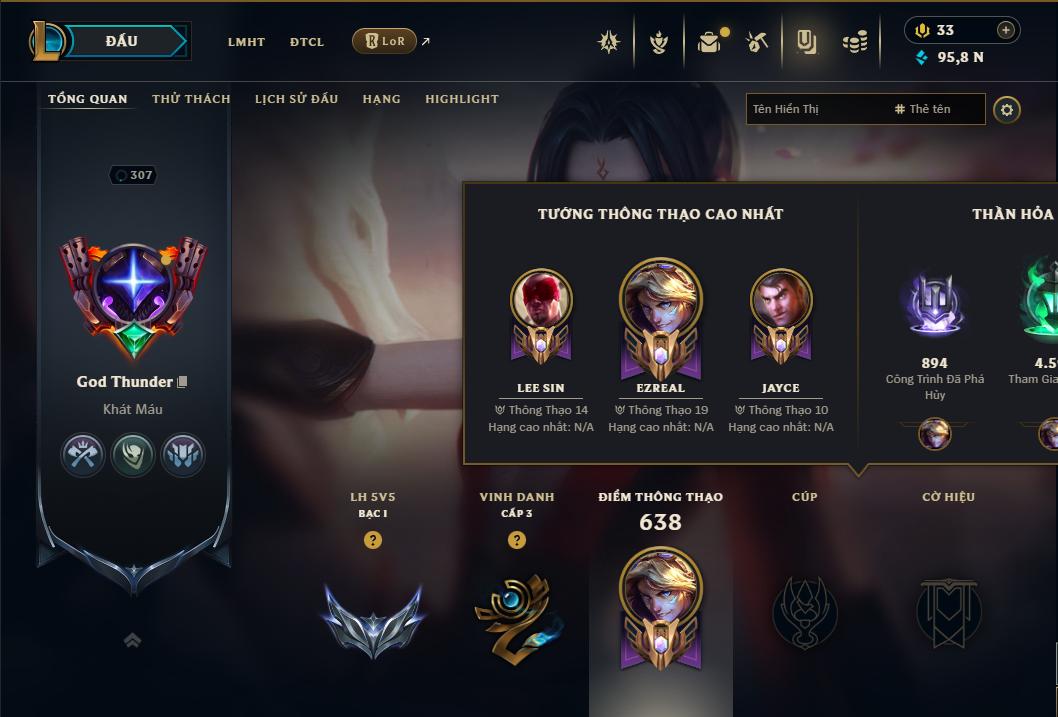Open the loot briefcase icon
The width and height of the screenshot is (1058, 717).
(x=709, y=42)
